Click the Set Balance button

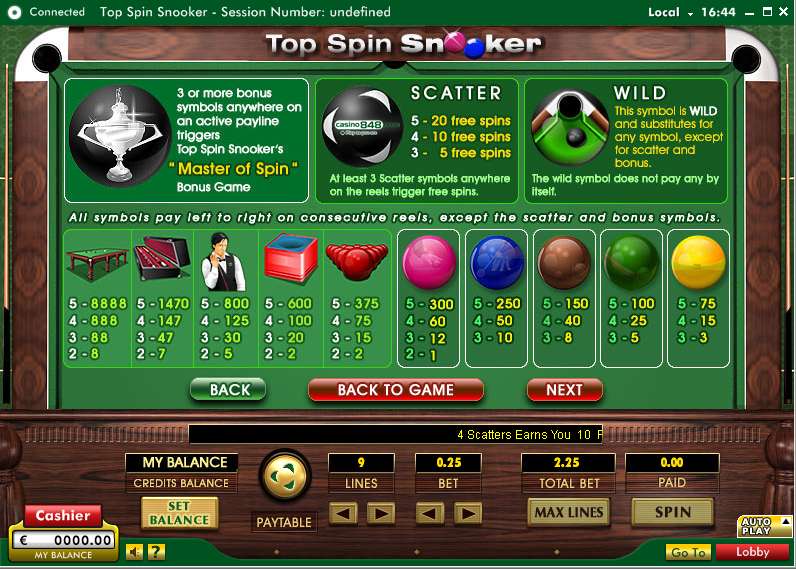pyautogui.click(x=179, y=513)
